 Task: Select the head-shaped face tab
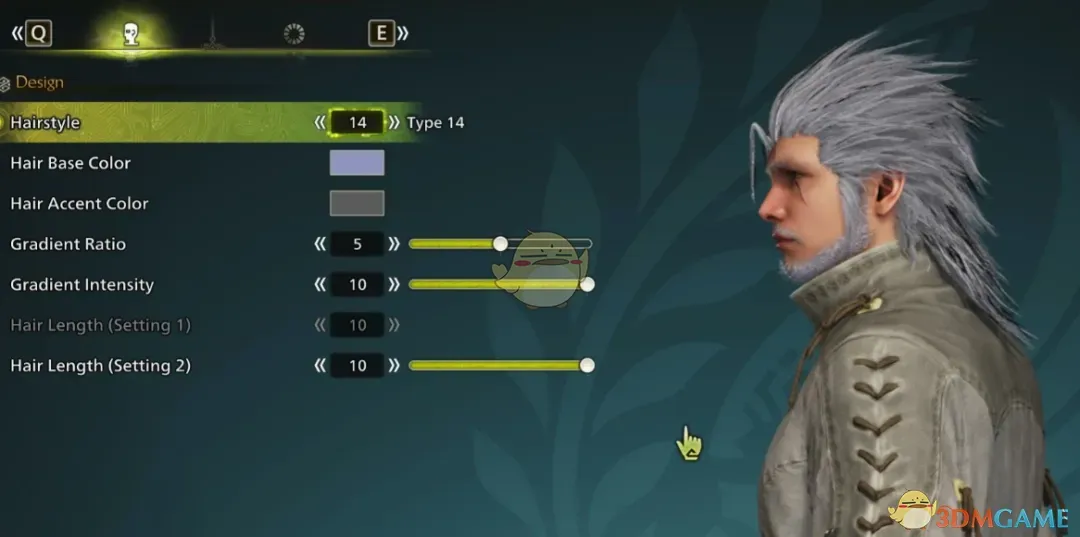click(x=130, y=35)
